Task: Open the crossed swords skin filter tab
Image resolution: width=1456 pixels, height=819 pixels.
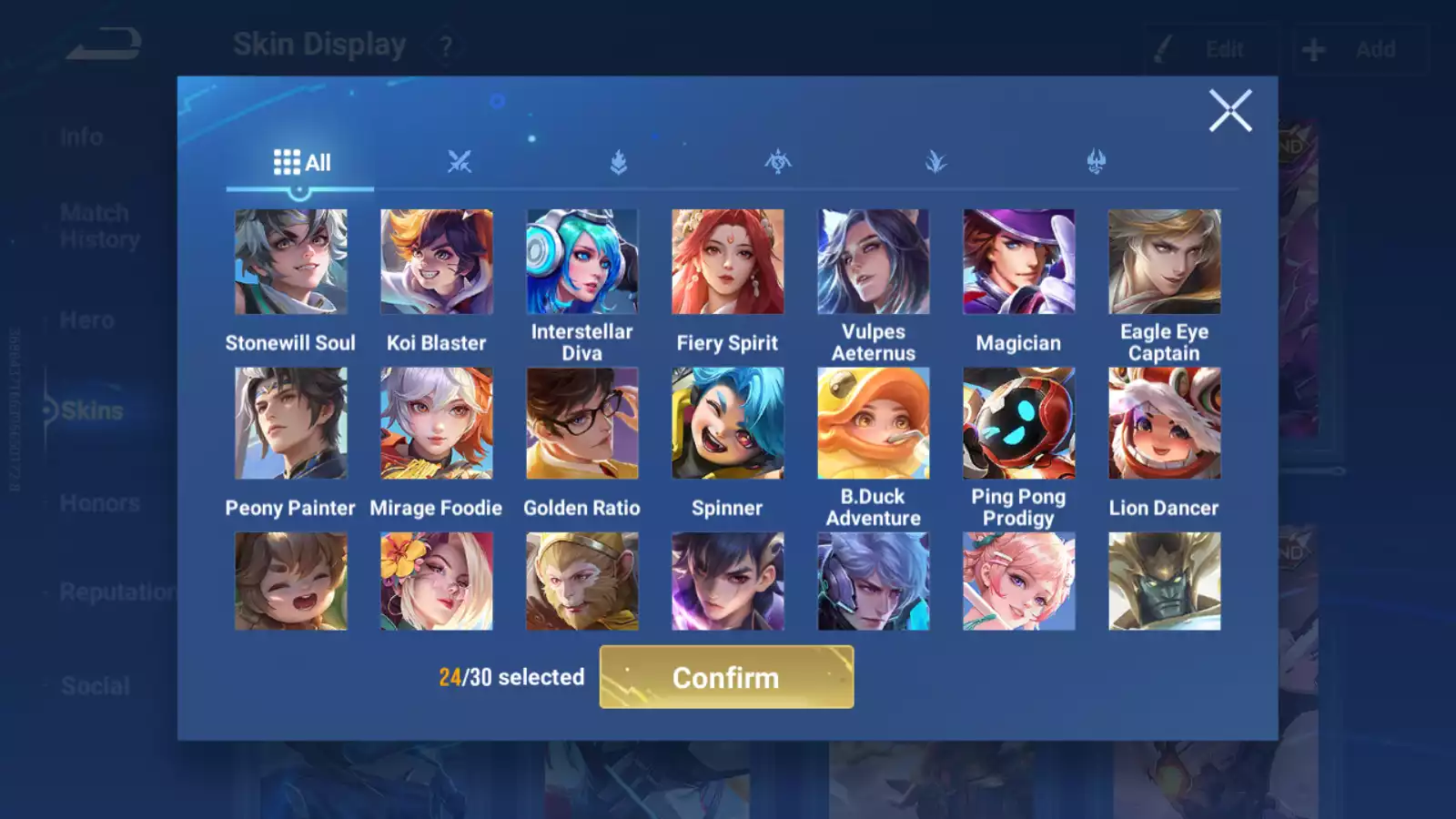Action: pos(460,159)
